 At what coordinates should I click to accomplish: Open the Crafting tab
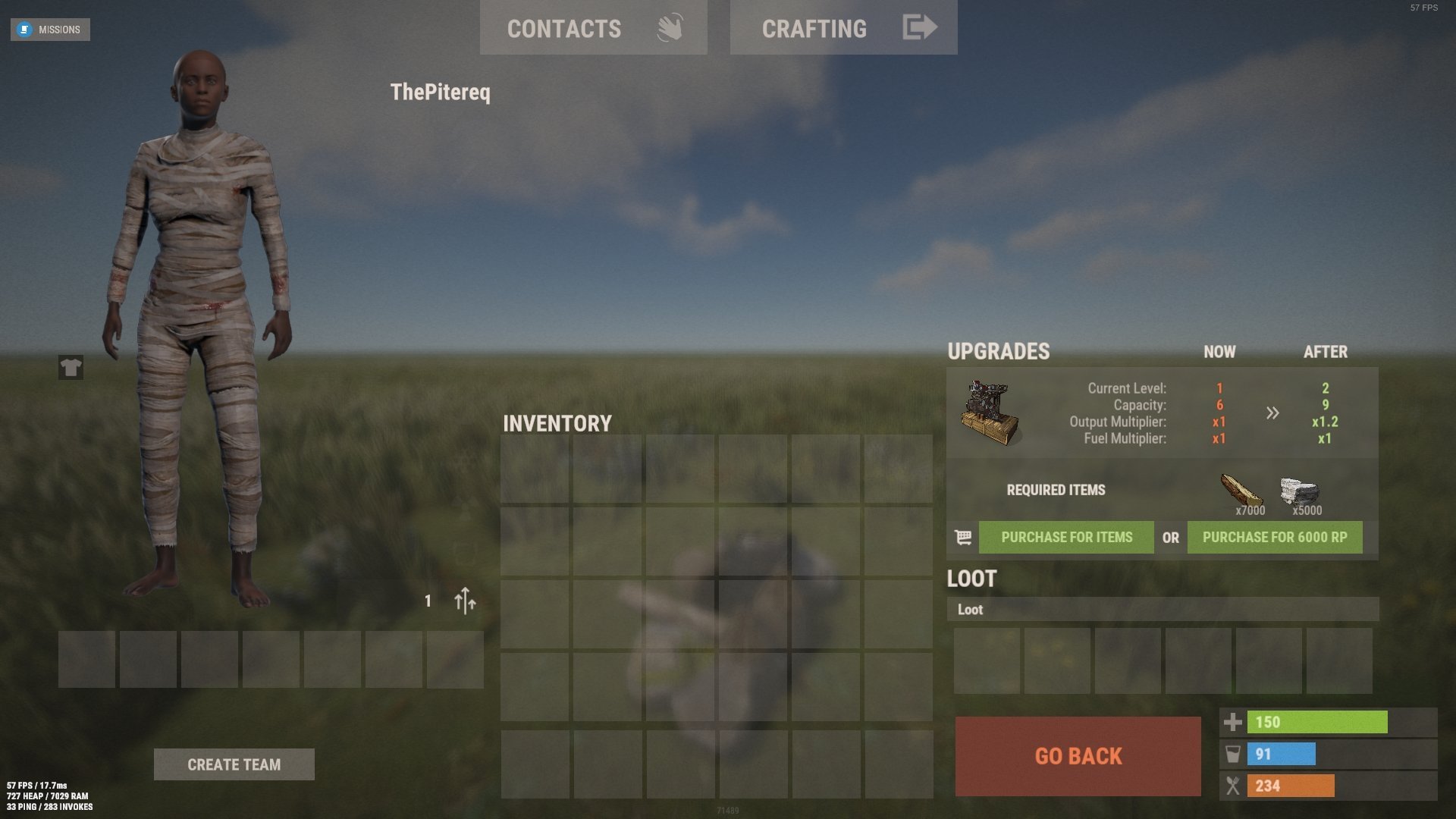tap(814, 29)
